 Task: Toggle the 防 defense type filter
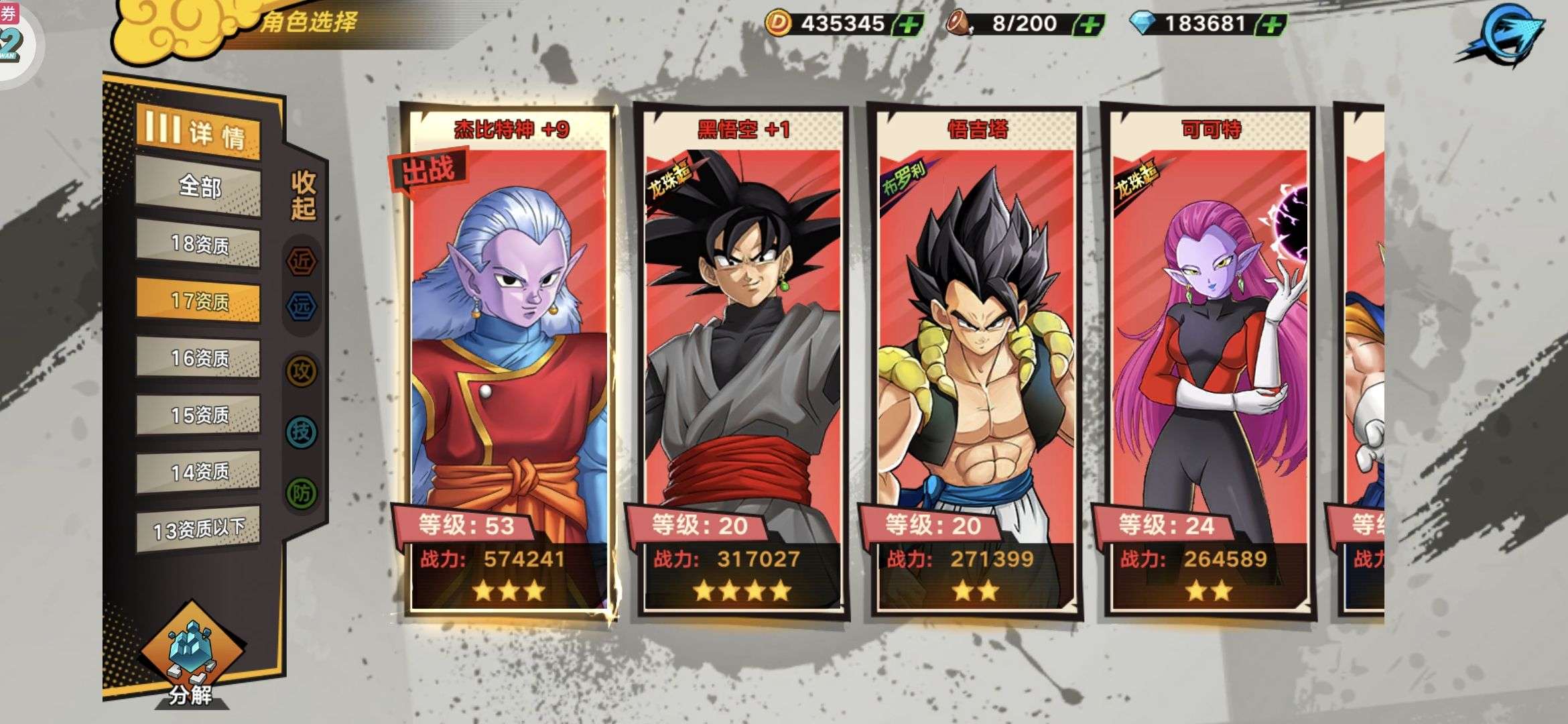[x=302, y=493]
